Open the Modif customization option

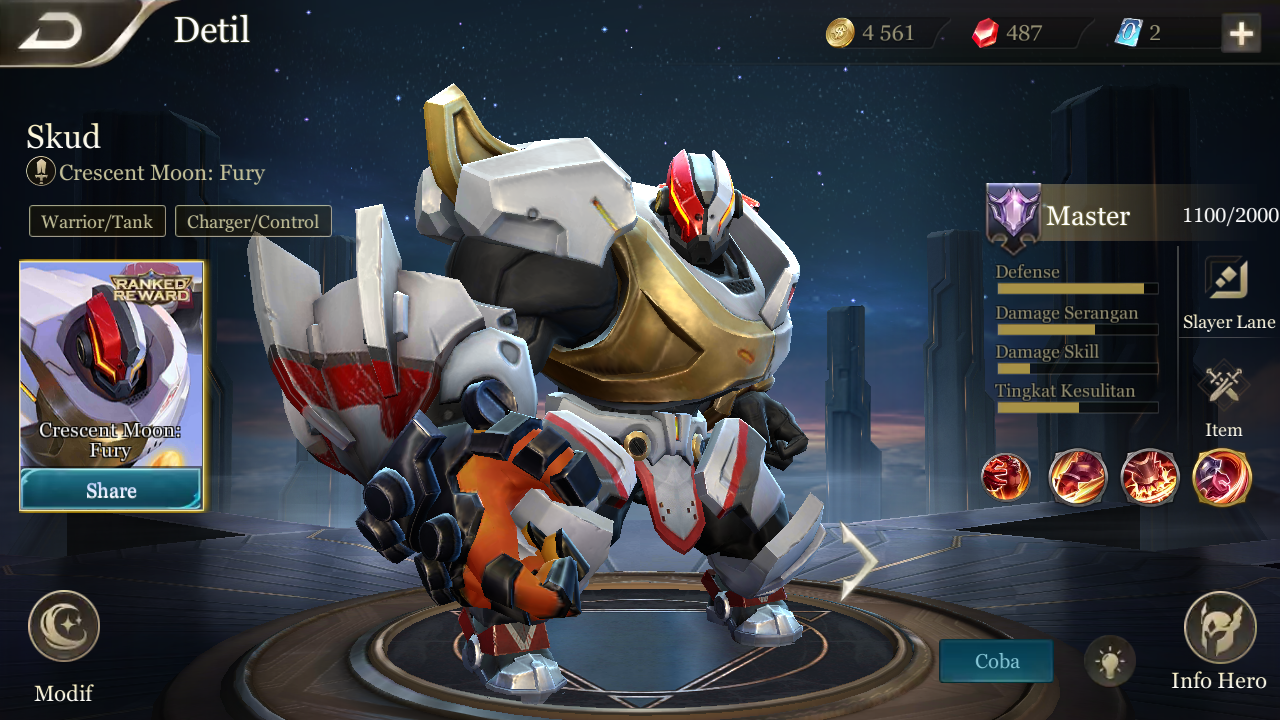click(x=64, y=628)
